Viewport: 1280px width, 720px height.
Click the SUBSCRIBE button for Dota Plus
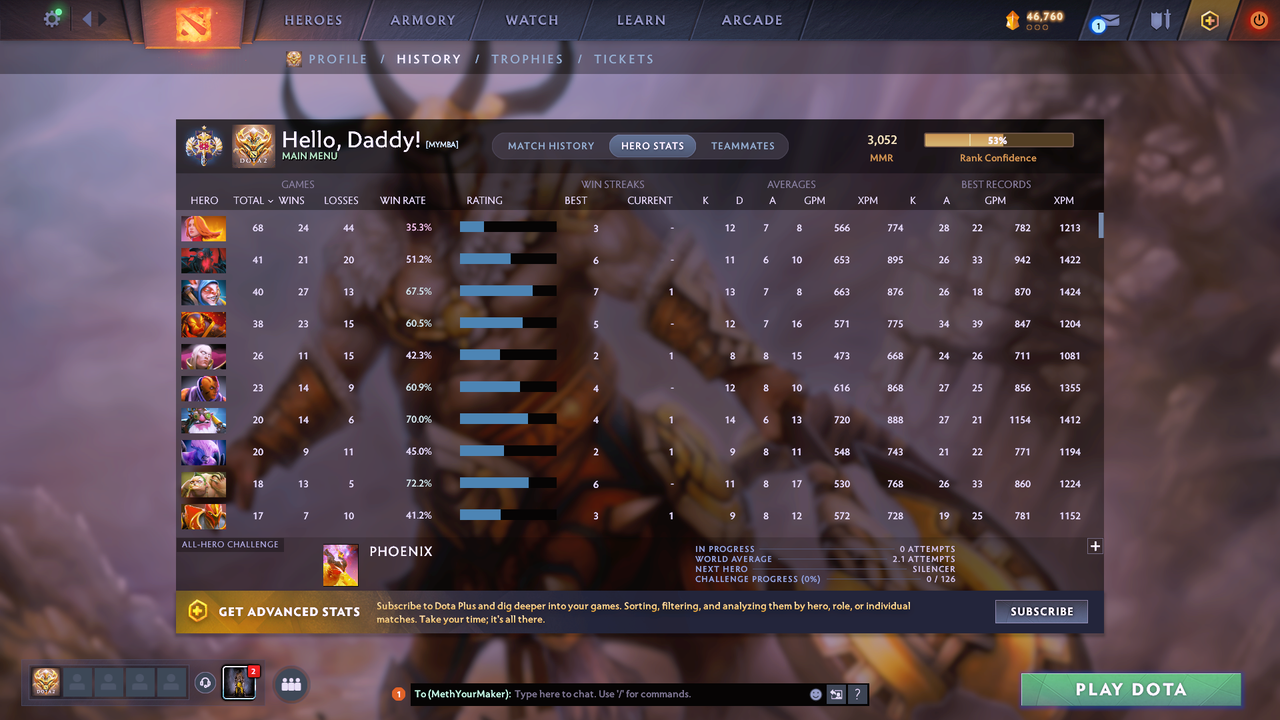[x=1041, y=611]
